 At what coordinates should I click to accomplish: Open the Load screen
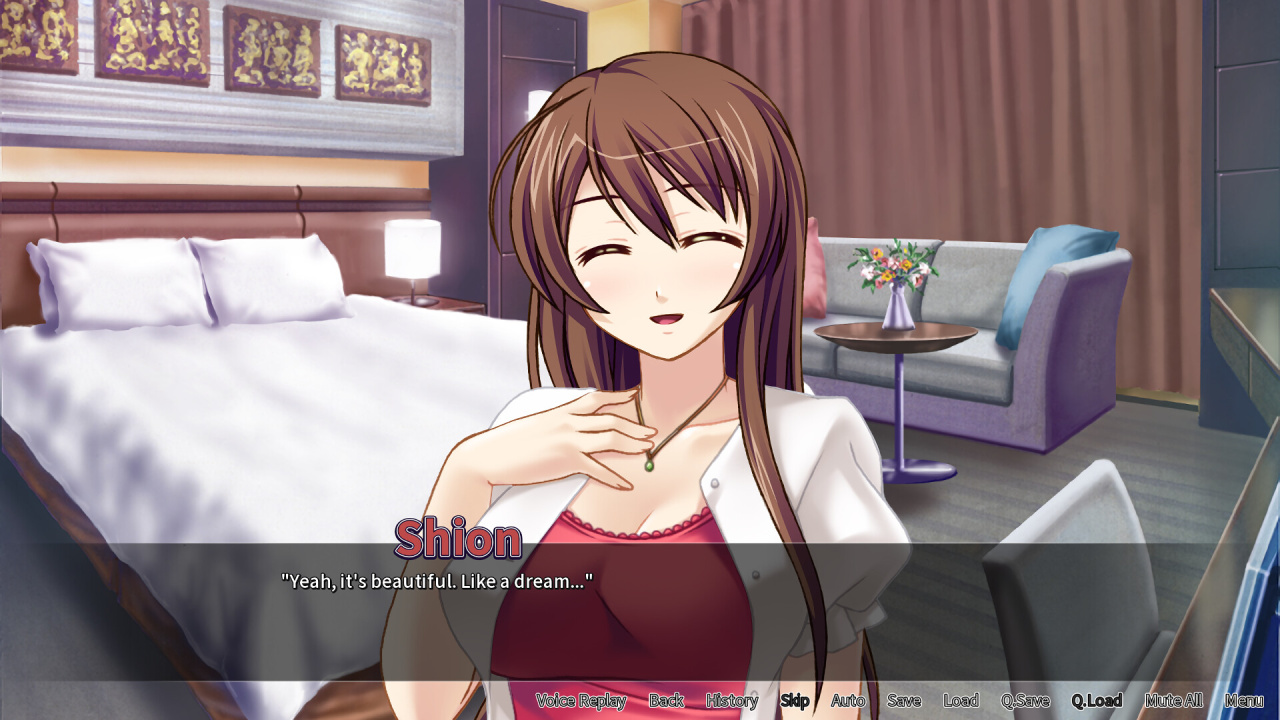pos(960,701)
